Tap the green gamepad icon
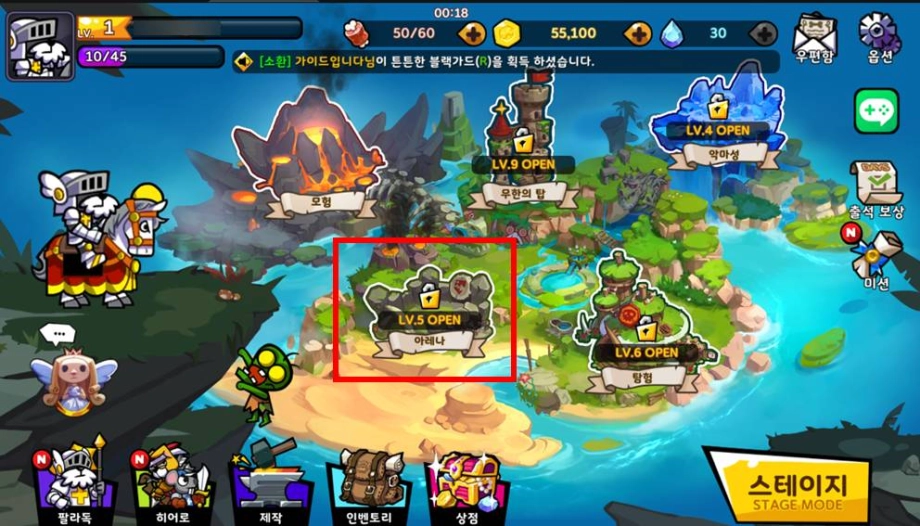Screen dimensions: 920x526 (x=876, y=111)
